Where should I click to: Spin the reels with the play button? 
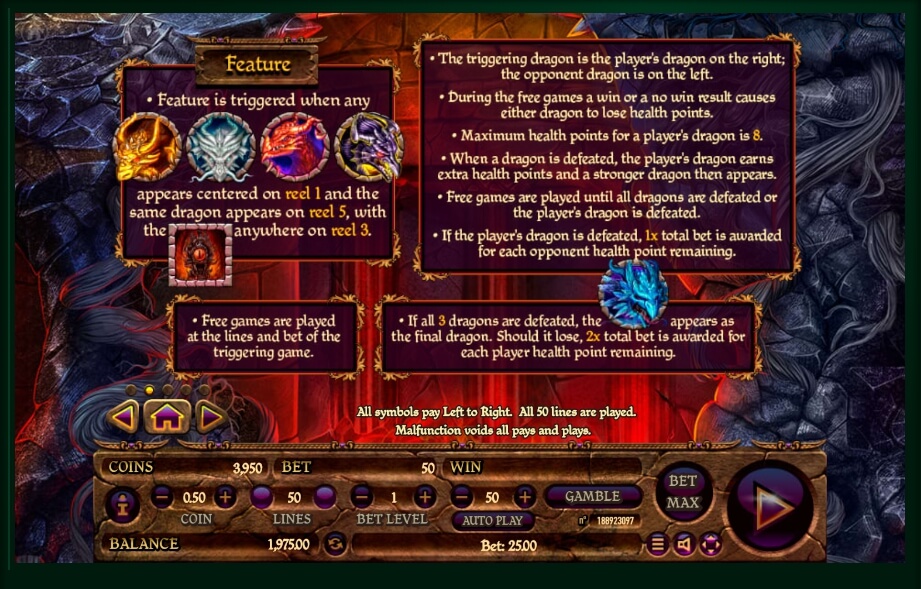[770, 507]
